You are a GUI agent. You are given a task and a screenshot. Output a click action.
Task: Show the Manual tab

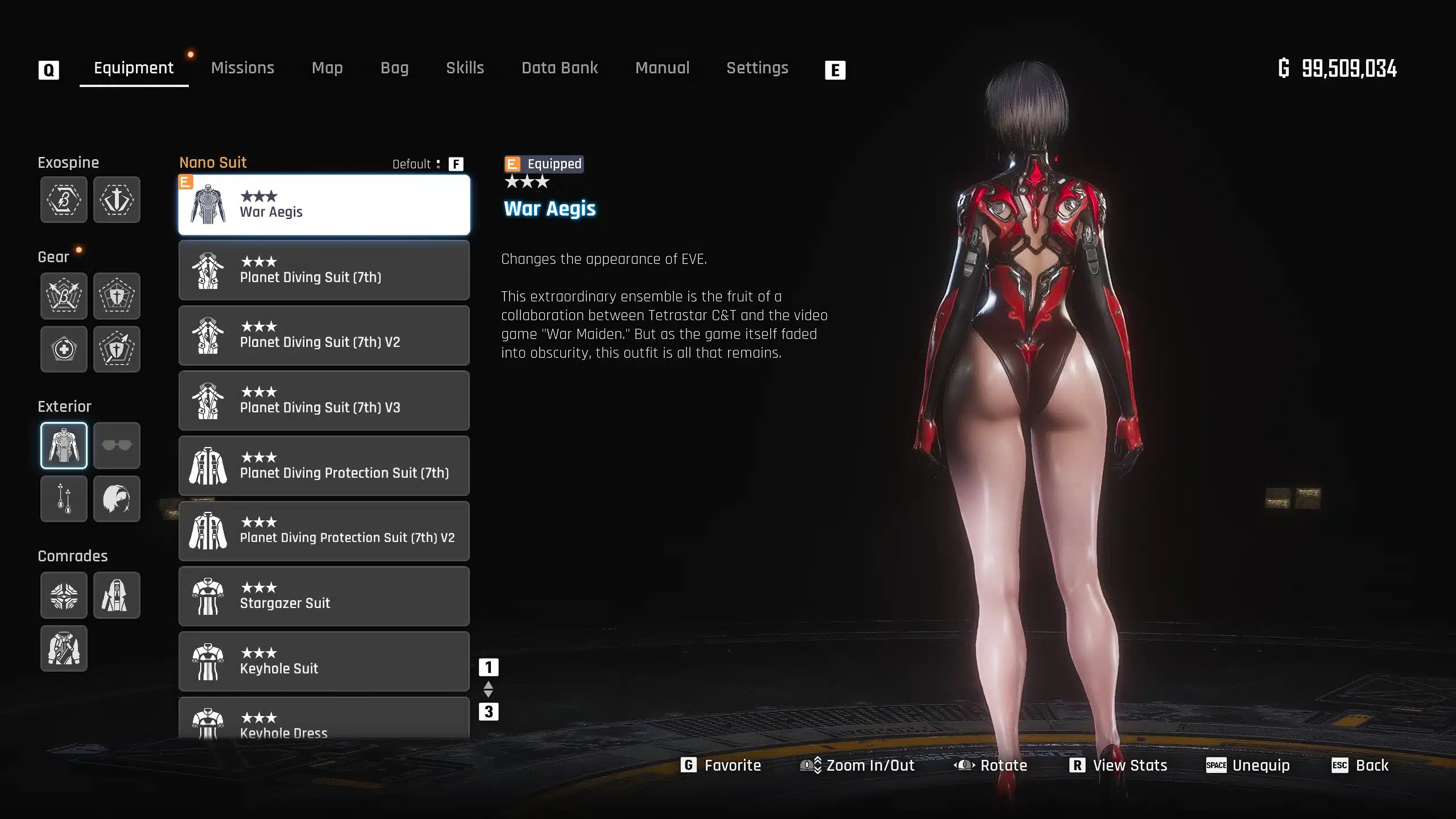pyautogui.click(x=662, y=68)
